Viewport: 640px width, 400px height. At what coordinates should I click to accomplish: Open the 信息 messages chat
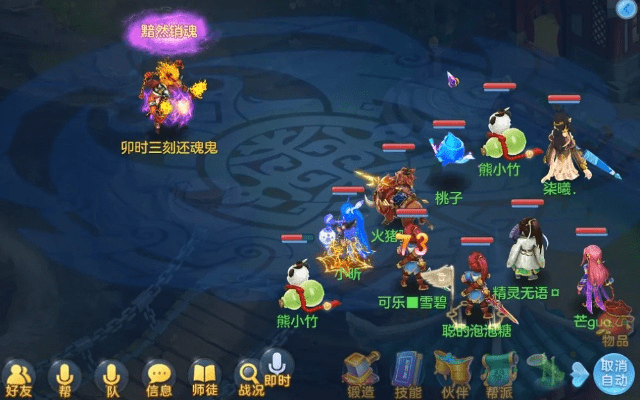(158, 377)
